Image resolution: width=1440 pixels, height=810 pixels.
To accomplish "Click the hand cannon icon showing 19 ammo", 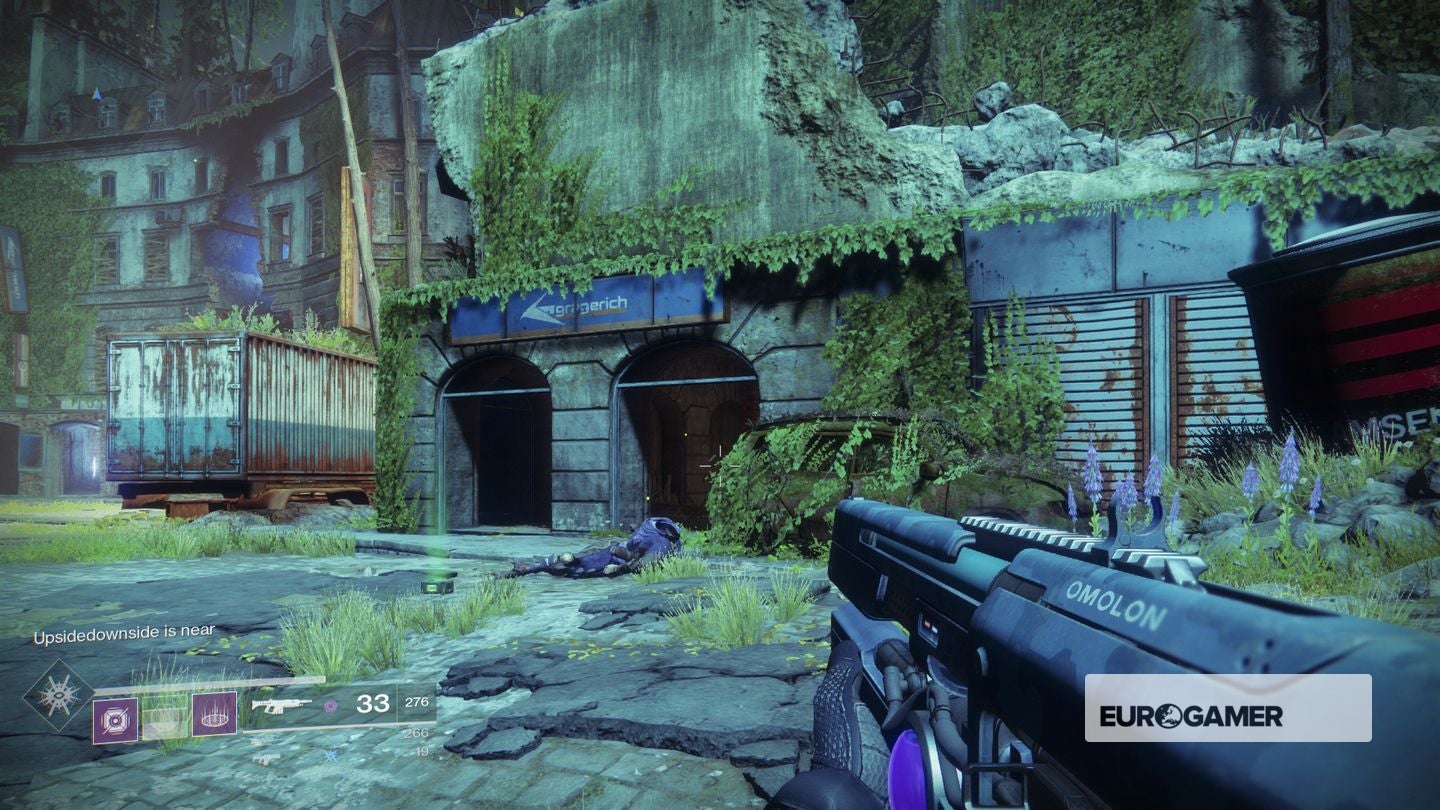I will coord(266,758).
